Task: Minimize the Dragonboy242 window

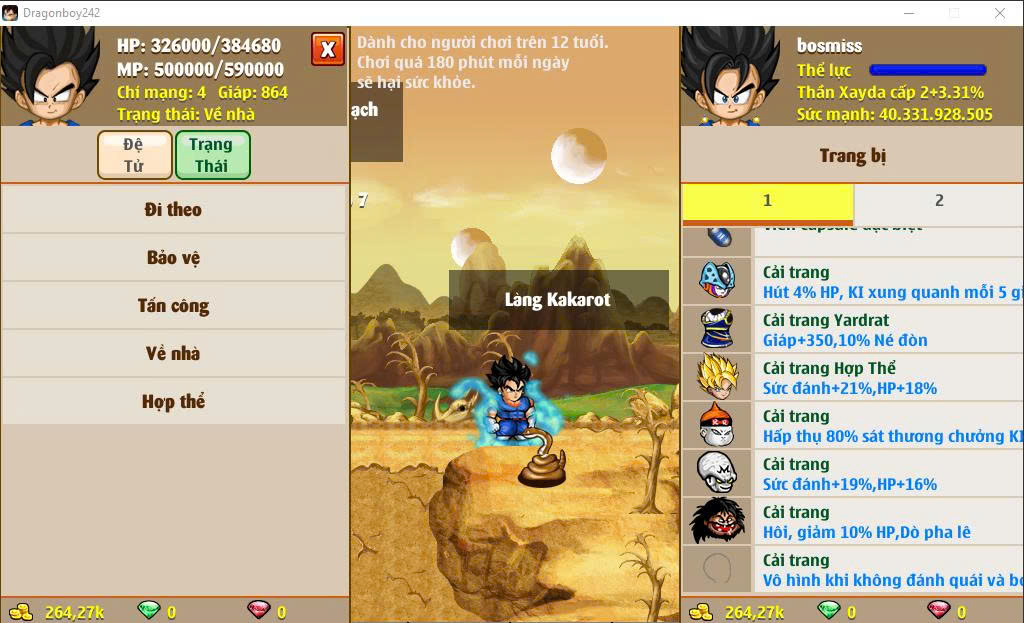Action: (909, 13)
